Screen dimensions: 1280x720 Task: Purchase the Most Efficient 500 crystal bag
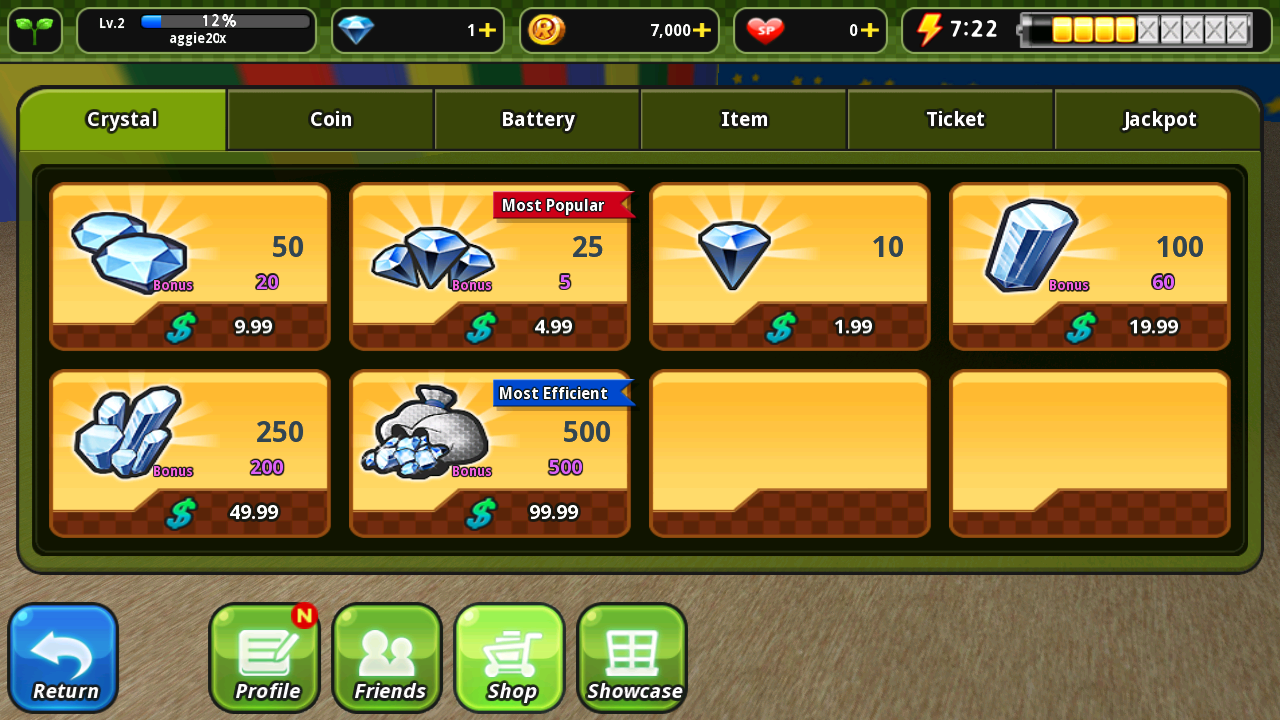click(490, 453)
